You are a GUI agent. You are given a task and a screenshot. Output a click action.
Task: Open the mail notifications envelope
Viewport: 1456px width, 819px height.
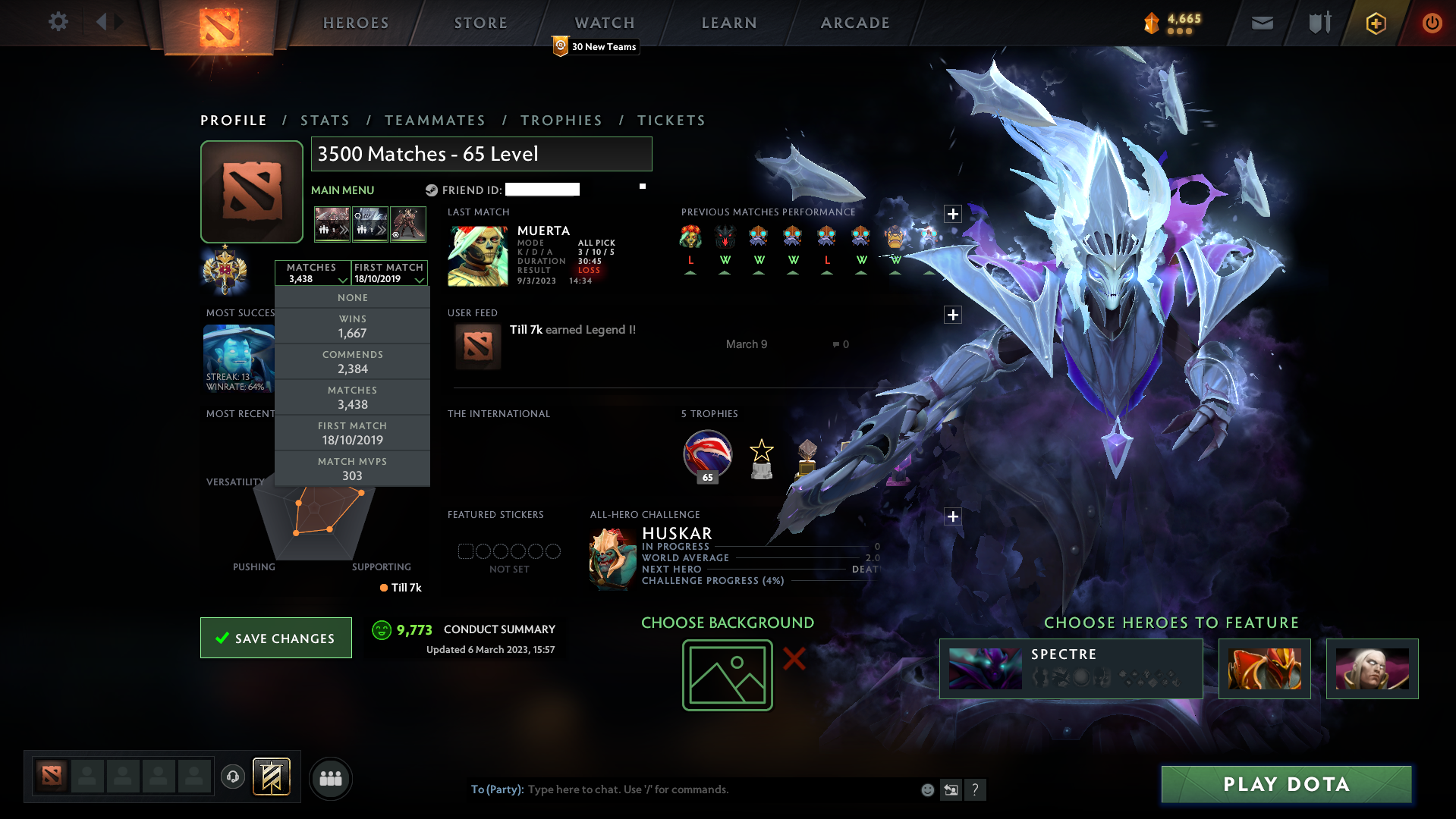[1262, 23]
